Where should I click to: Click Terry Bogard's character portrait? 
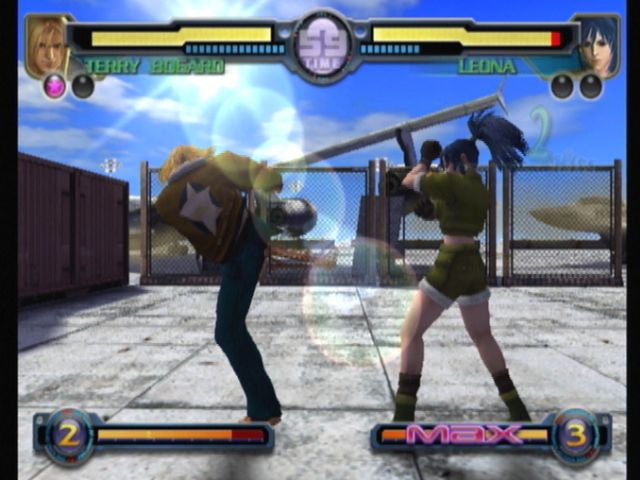[x=46, y=45]
